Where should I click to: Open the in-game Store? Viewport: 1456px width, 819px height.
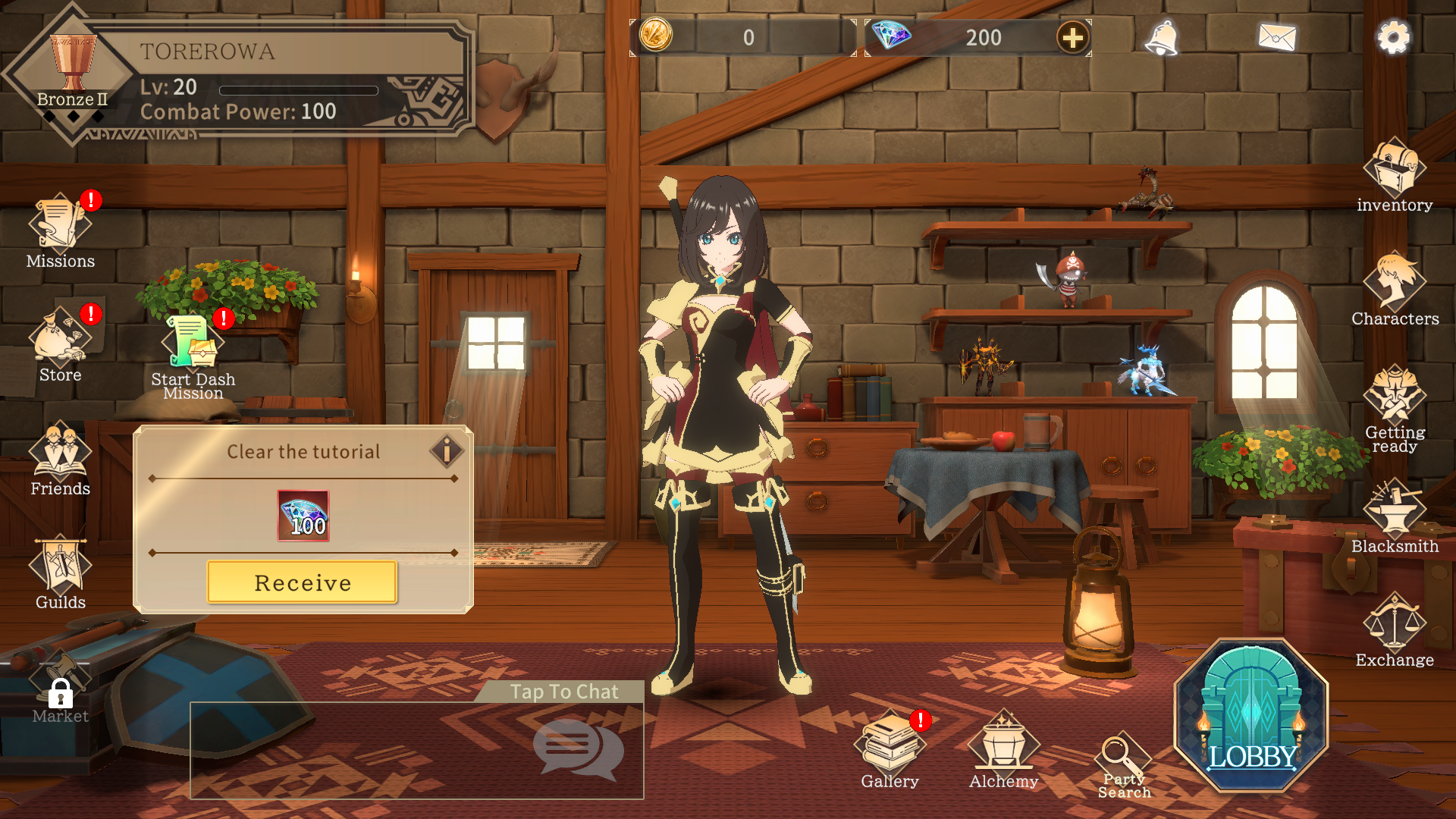59,341
